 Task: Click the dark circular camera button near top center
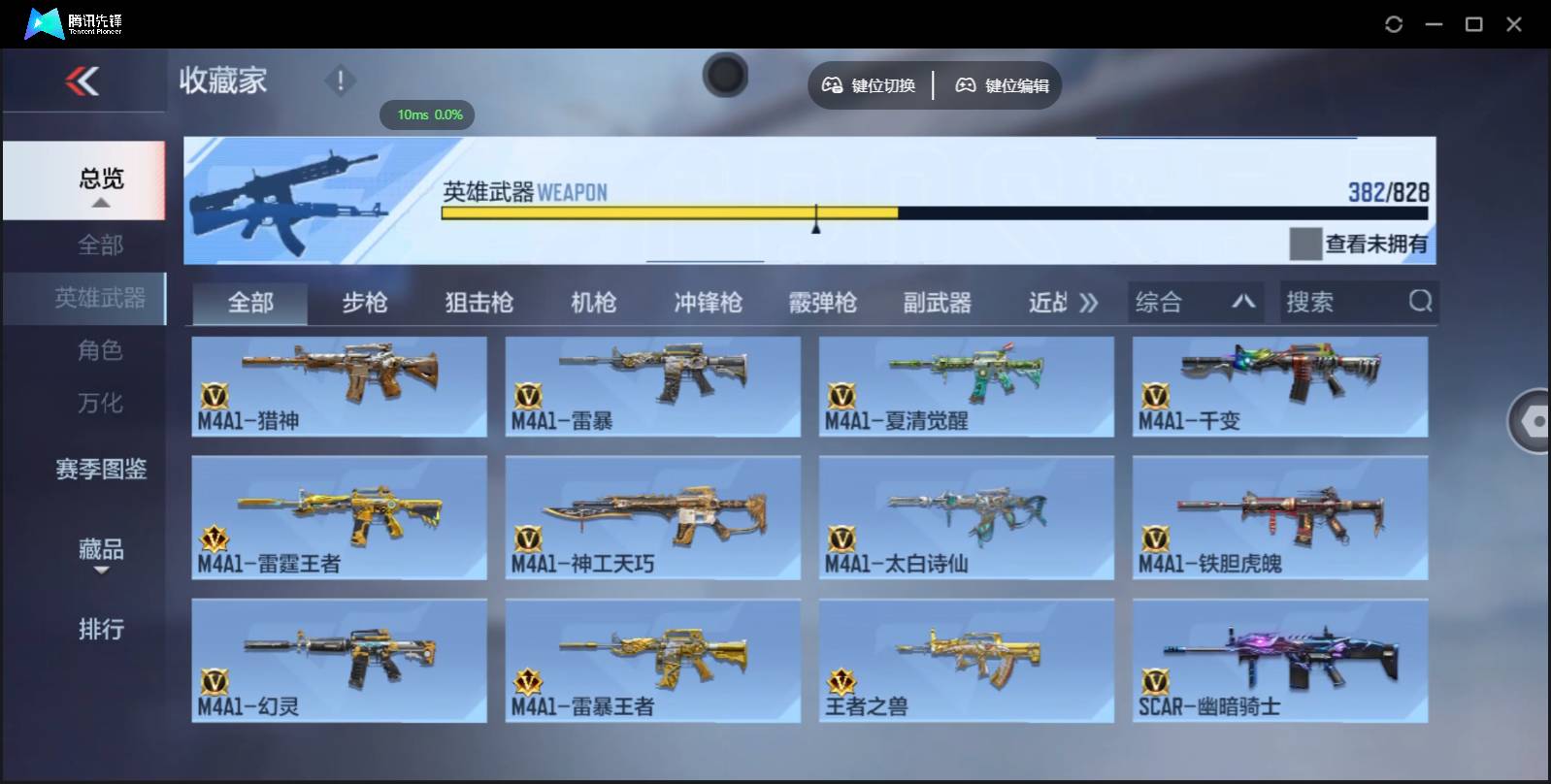pyautogui.click(x=725, y=75)
